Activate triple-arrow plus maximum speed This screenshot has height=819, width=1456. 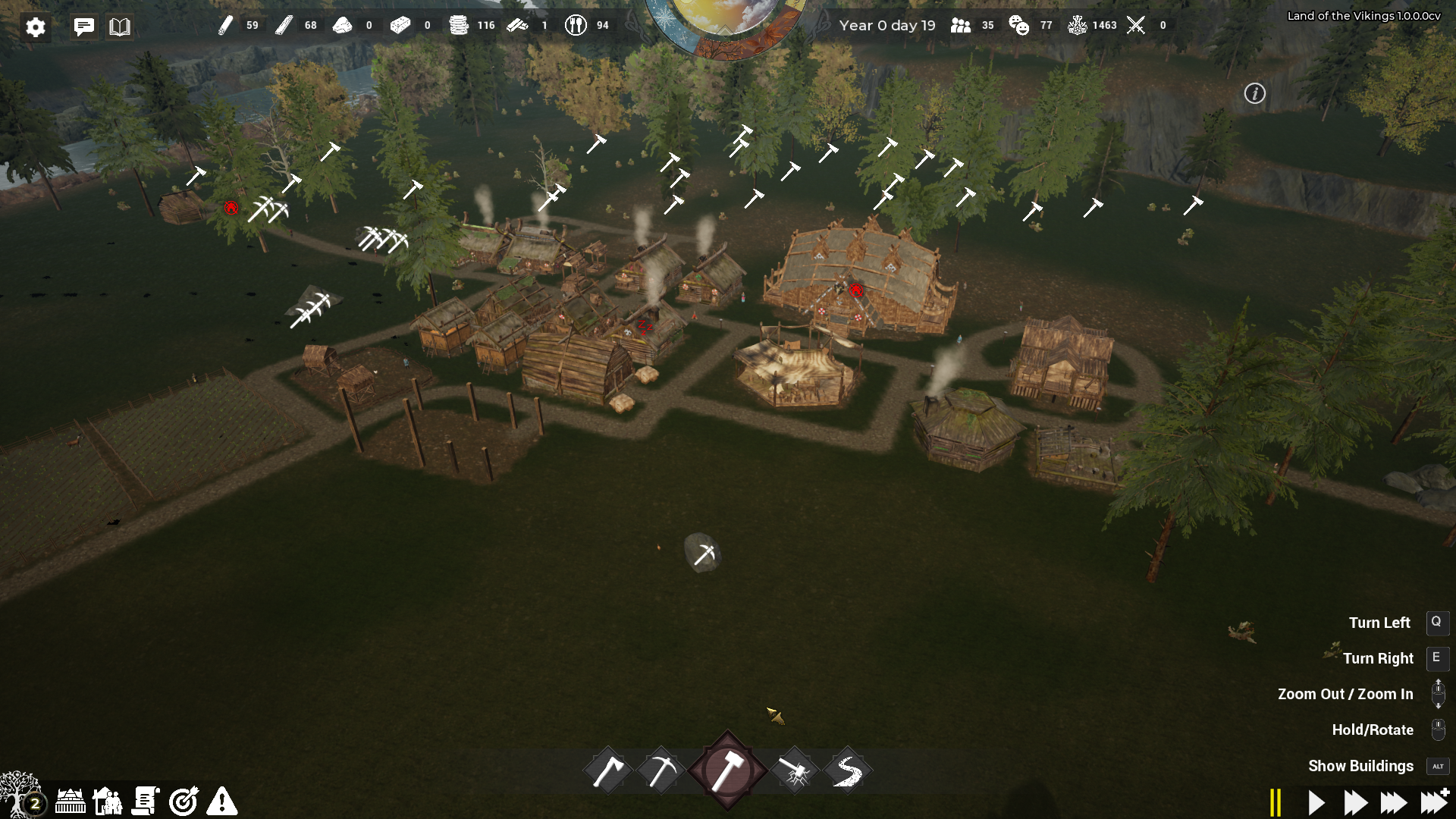[x=1434, y=802]
